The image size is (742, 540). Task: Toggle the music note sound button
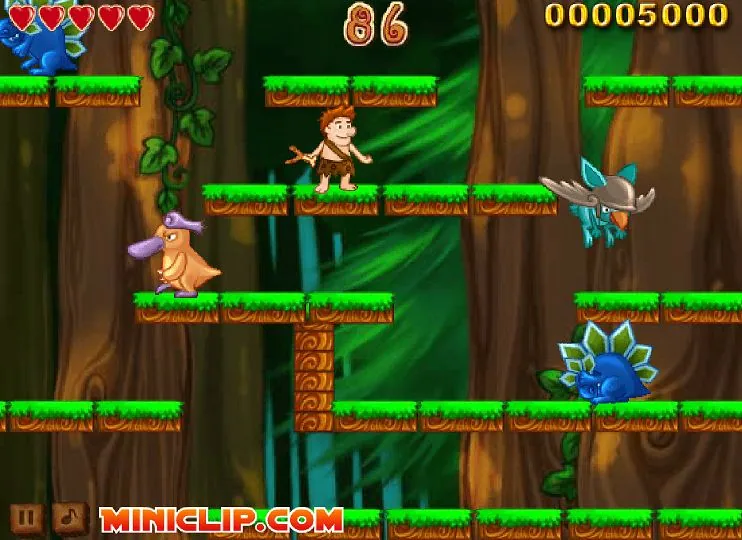69,518
